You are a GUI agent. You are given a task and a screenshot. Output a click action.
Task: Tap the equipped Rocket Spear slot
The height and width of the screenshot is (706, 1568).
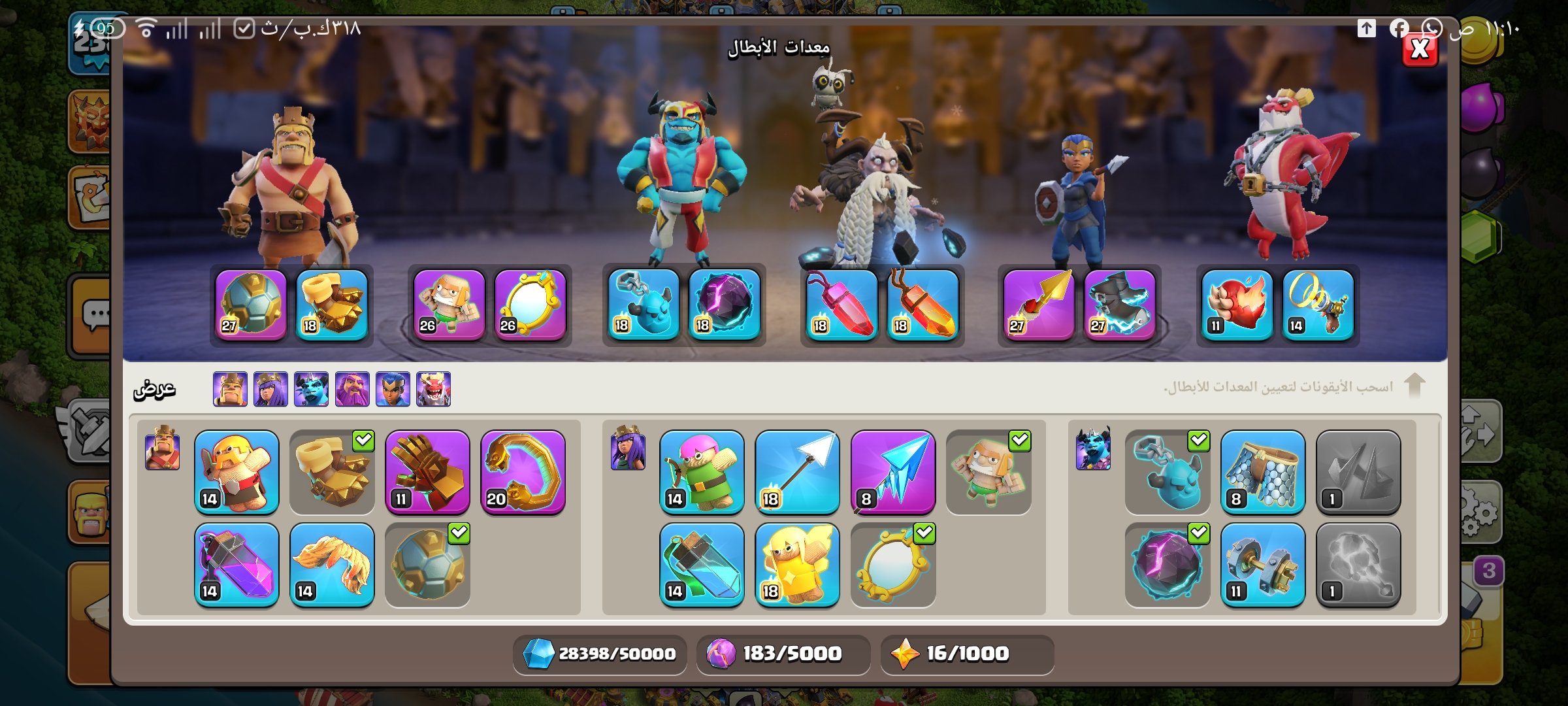(x=1039, y=305)
